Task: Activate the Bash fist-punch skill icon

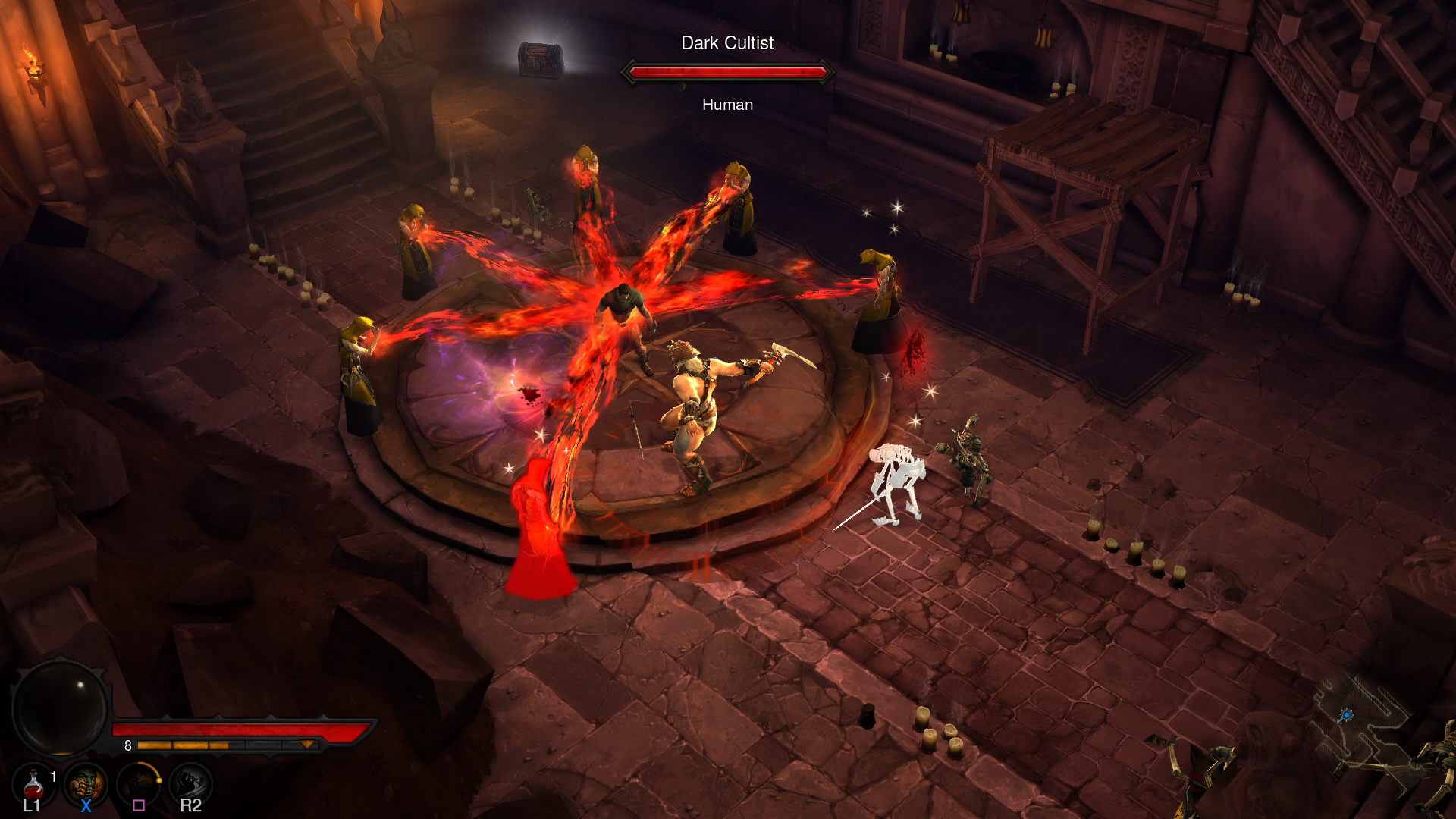Action: [85, 784]
